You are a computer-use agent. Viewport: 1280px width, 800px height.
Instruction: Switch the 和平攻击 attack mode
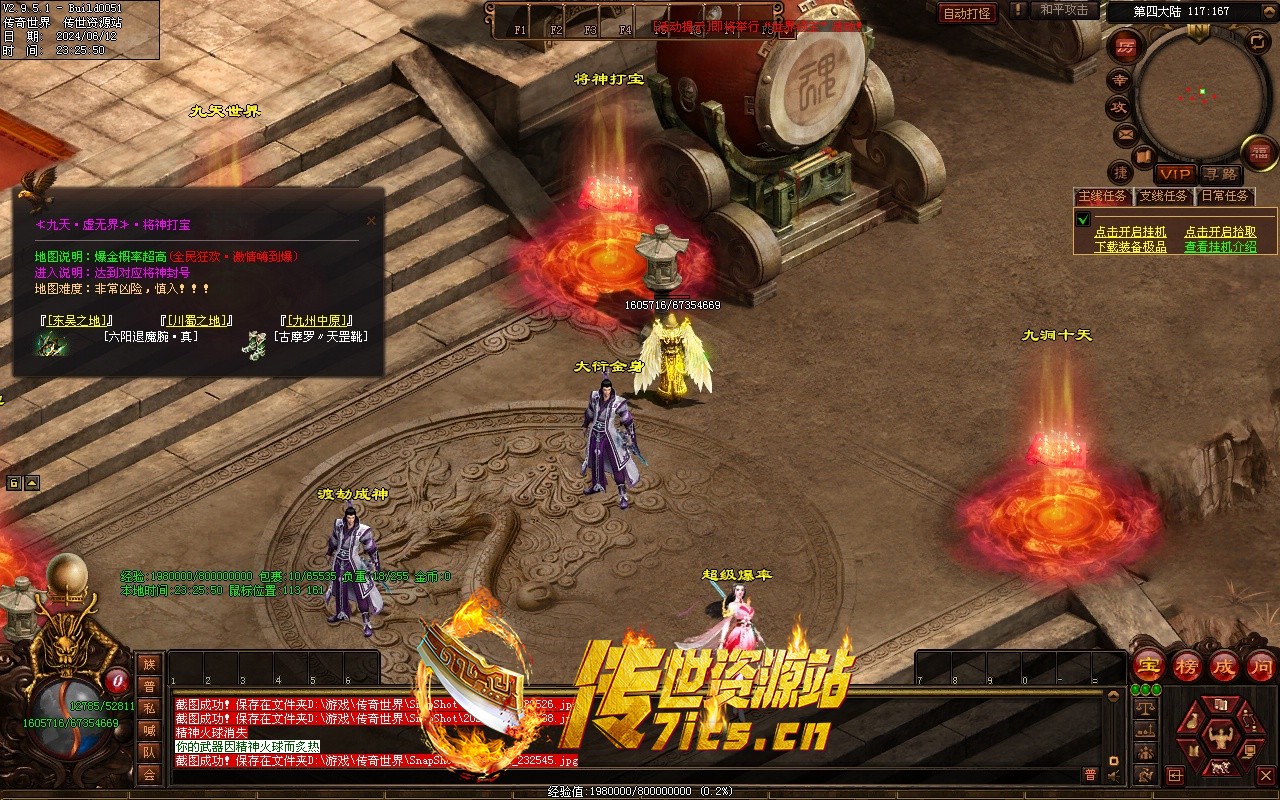(x=1064, y=10)
